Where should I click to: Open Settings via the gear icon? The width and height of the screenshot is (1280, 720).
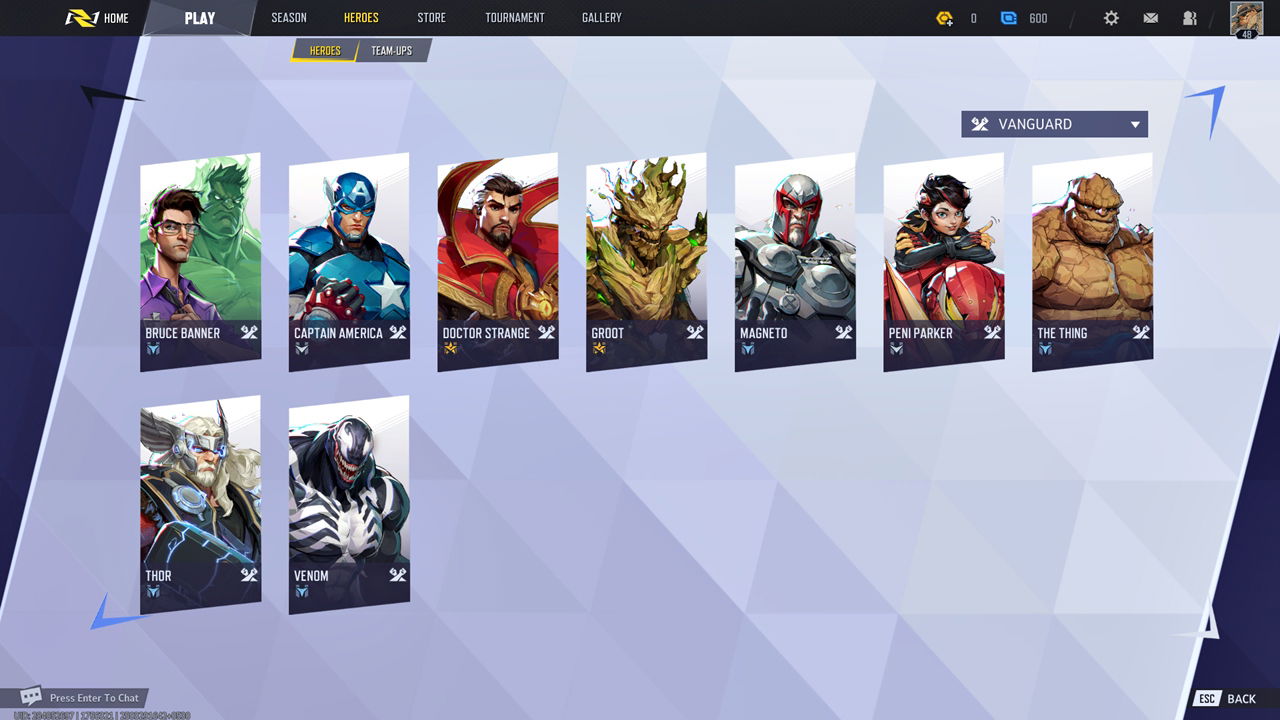coord(1110,17)
